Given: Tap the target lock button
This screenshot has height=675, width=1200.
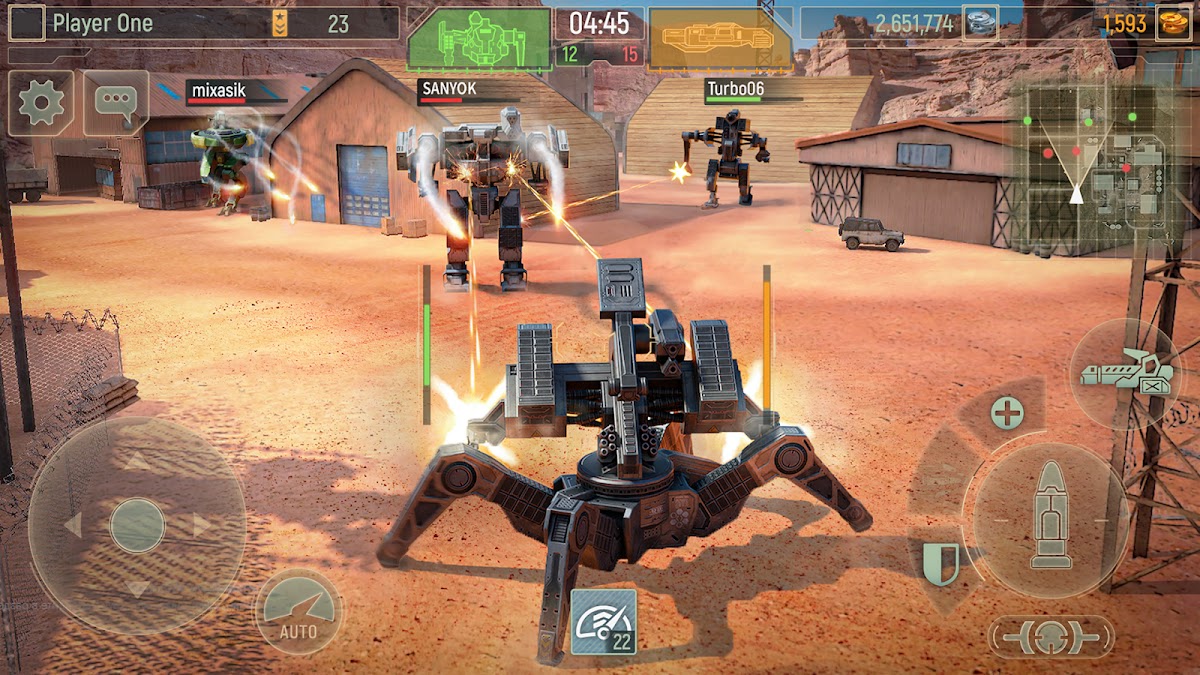Looking at the screenshot, I should [x=1050, y=635].
